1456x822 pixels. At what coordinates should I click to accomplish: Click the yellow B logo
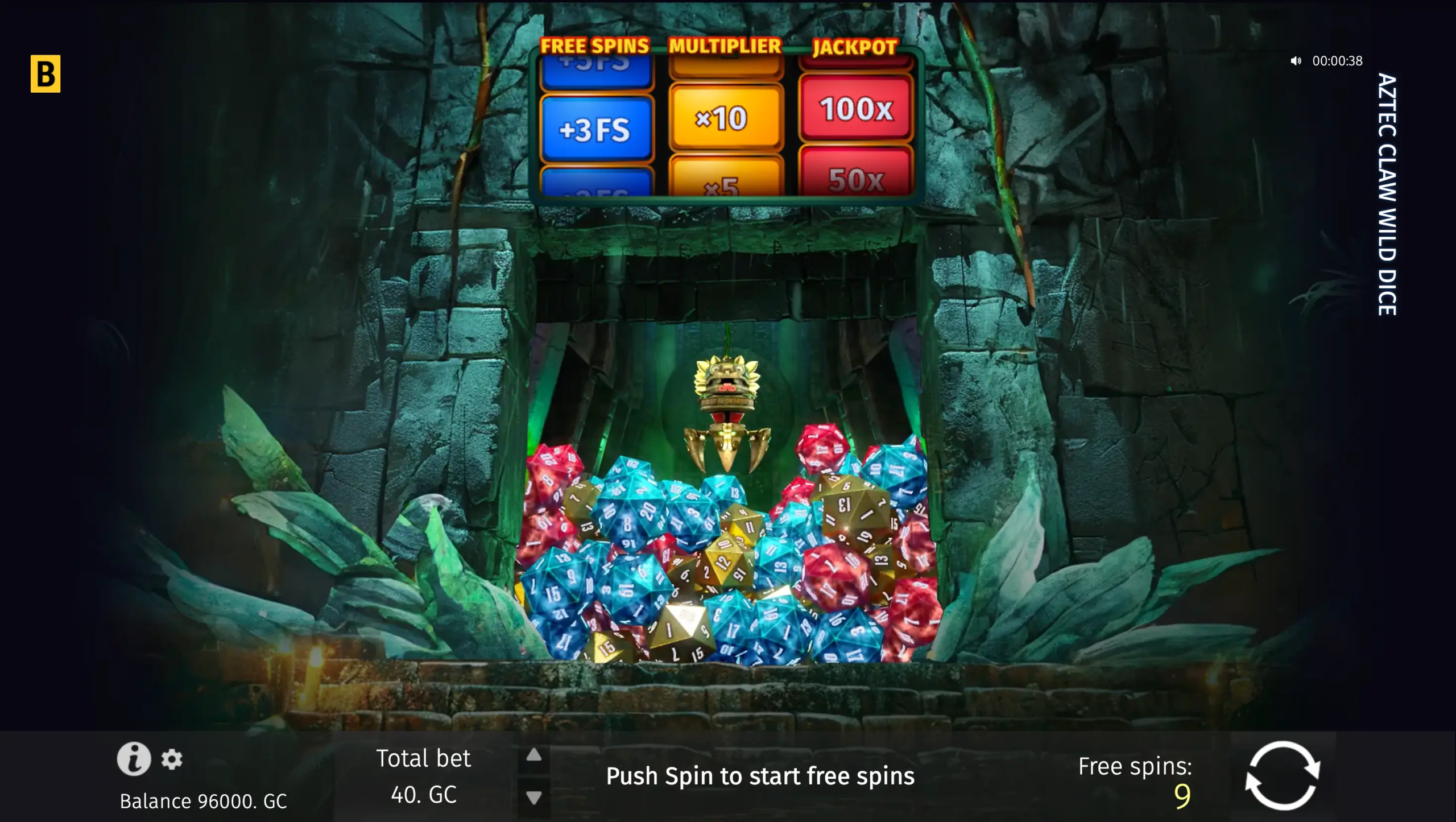(45, 74)
